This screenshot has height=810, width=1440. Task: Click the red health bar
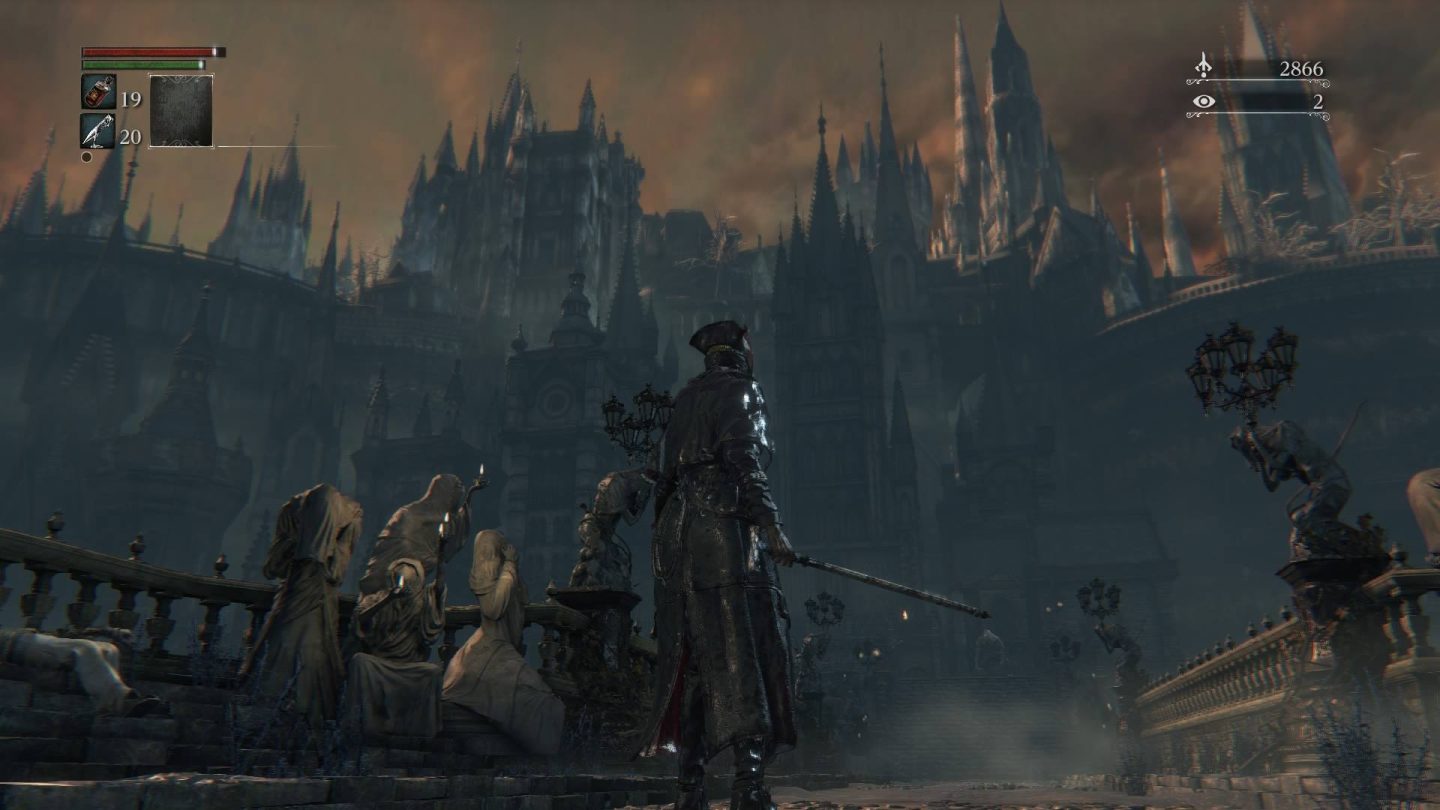pyautogui.click(x=148, y=50)
